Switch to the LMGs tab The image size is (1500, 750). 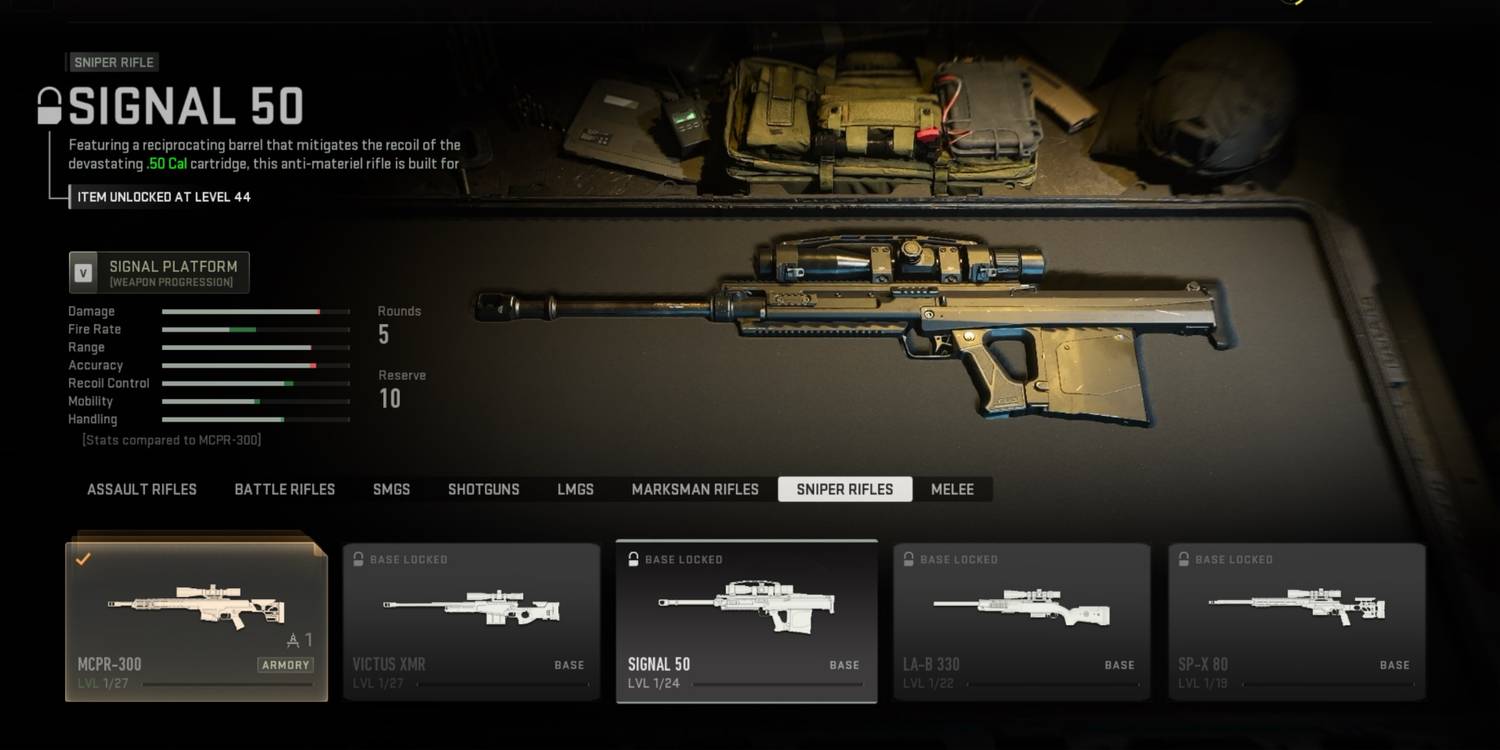coord(575,489)
